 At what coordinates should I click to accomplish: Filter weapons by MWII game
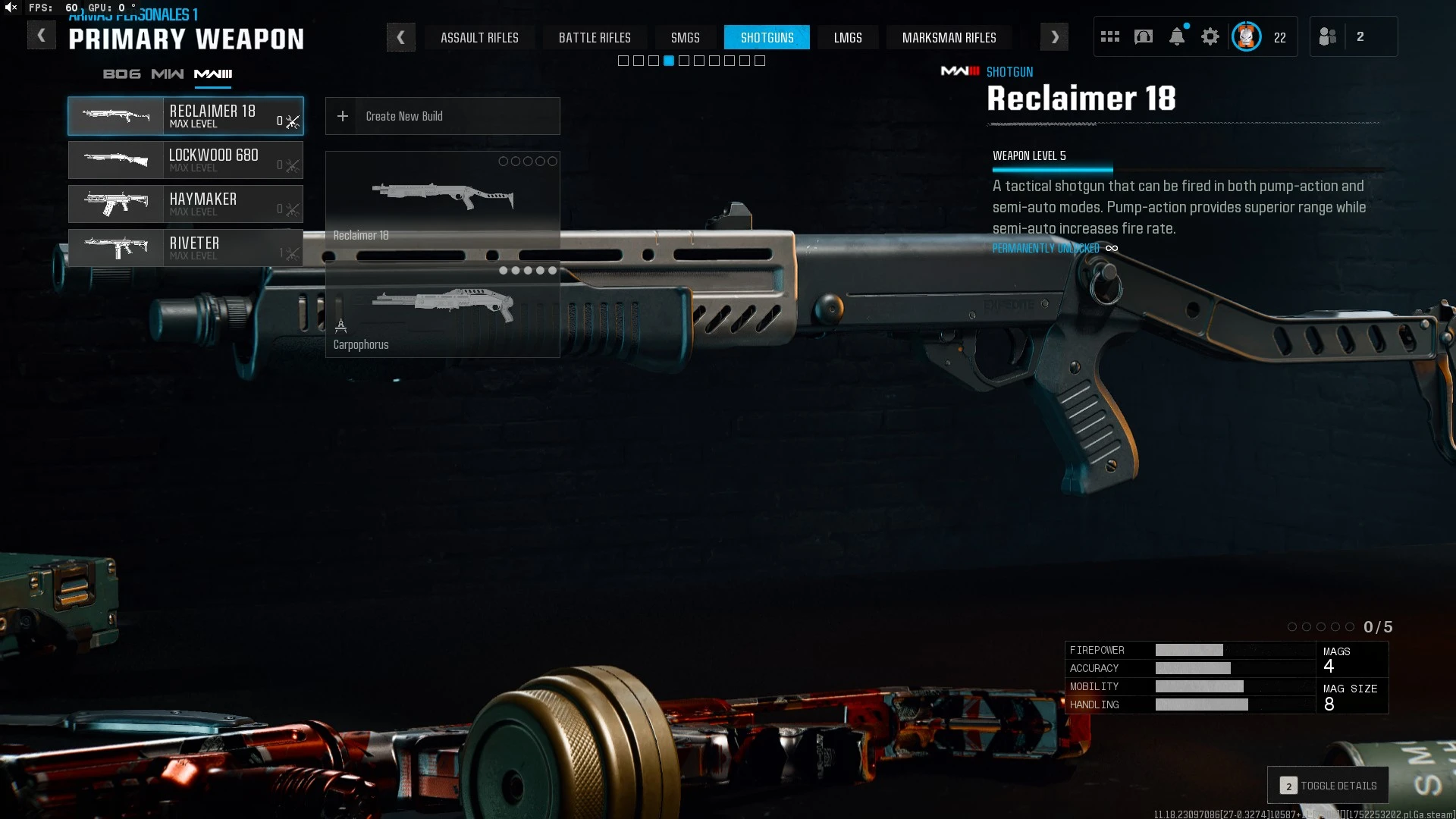(167, 74)
